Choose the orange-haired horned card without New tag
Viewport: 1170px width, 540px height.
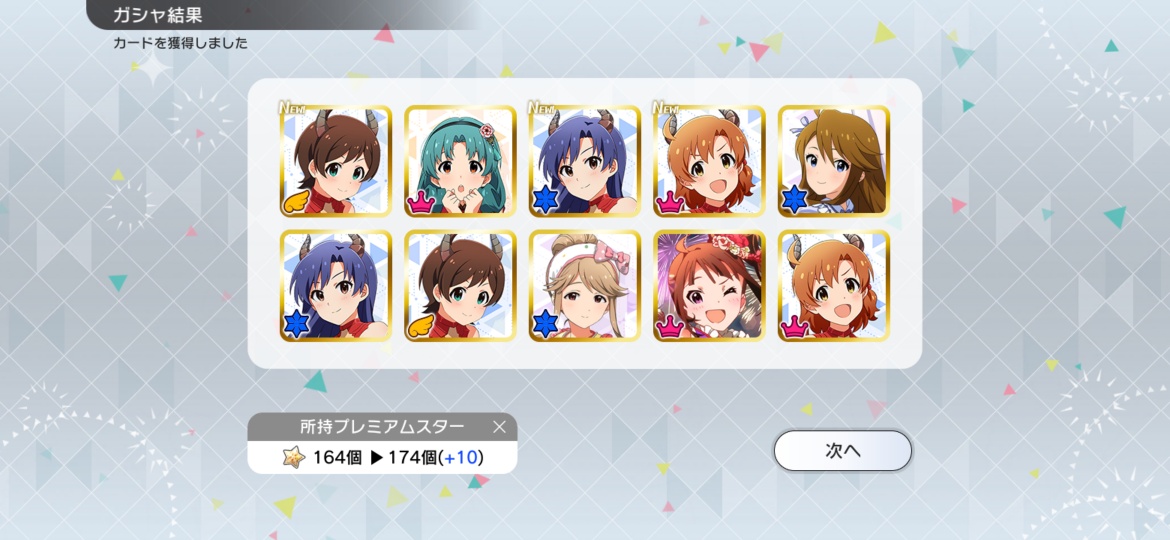833,286
